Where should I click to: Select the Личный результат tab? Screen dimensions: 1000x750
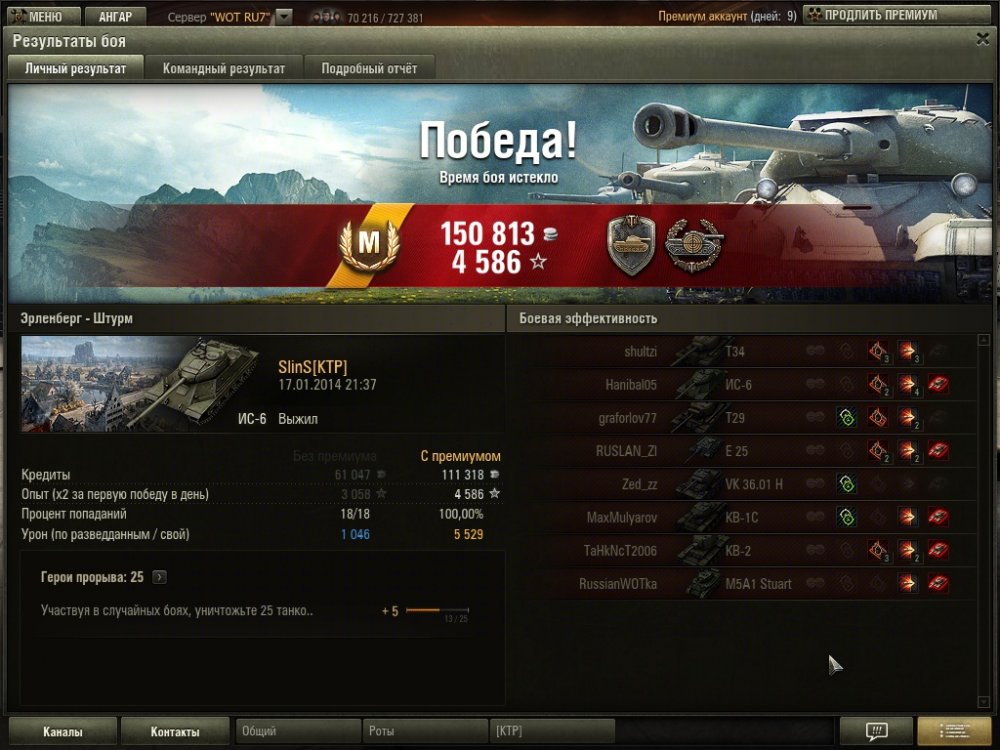[x=75, y=68]
